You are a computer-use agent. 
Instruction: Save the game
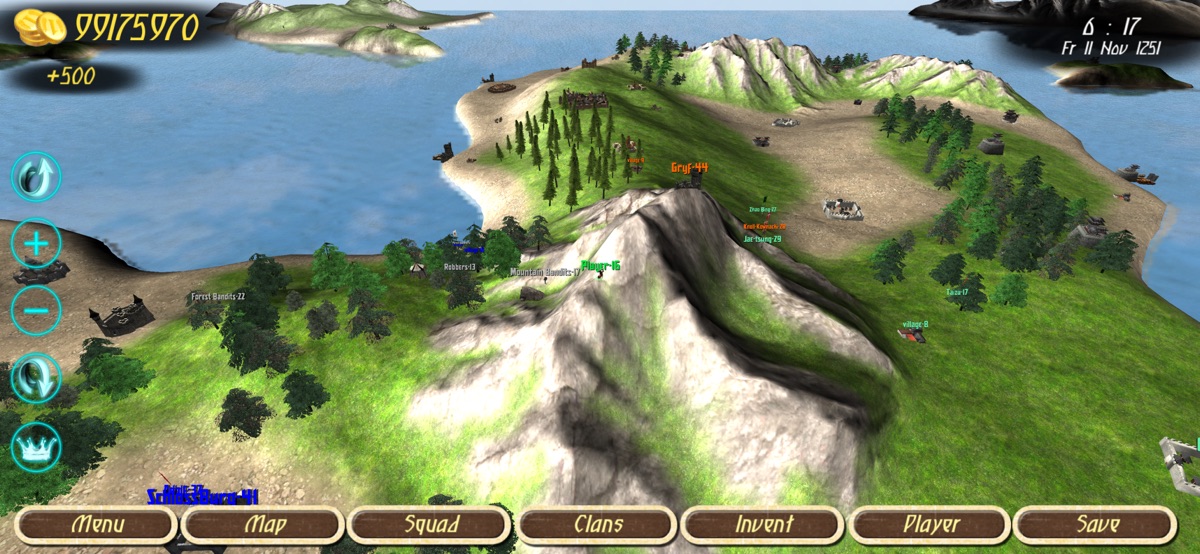(x=1096, y=524)
